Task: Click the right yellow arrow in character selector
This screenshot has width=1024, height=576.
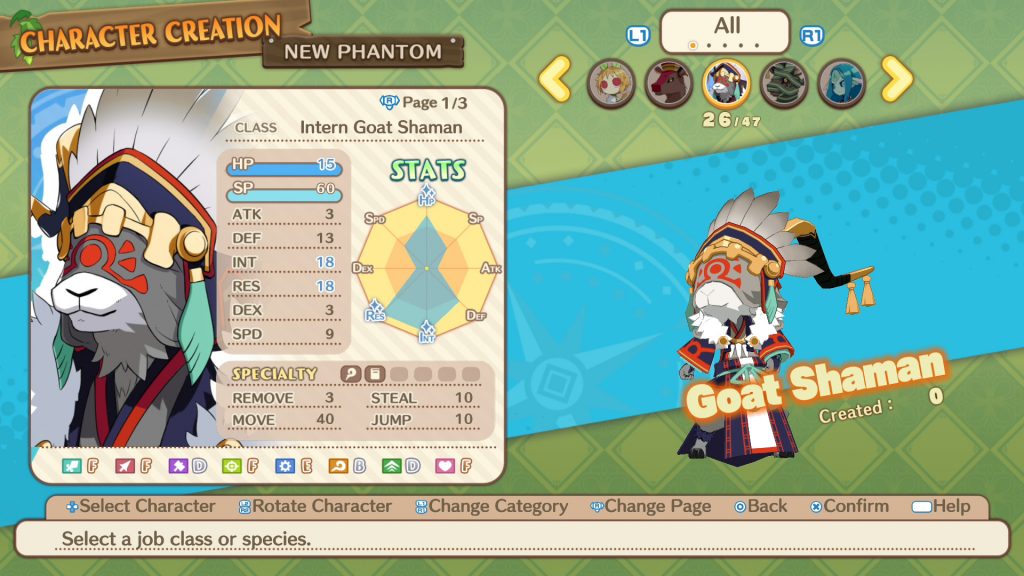Action: (896, 79)
